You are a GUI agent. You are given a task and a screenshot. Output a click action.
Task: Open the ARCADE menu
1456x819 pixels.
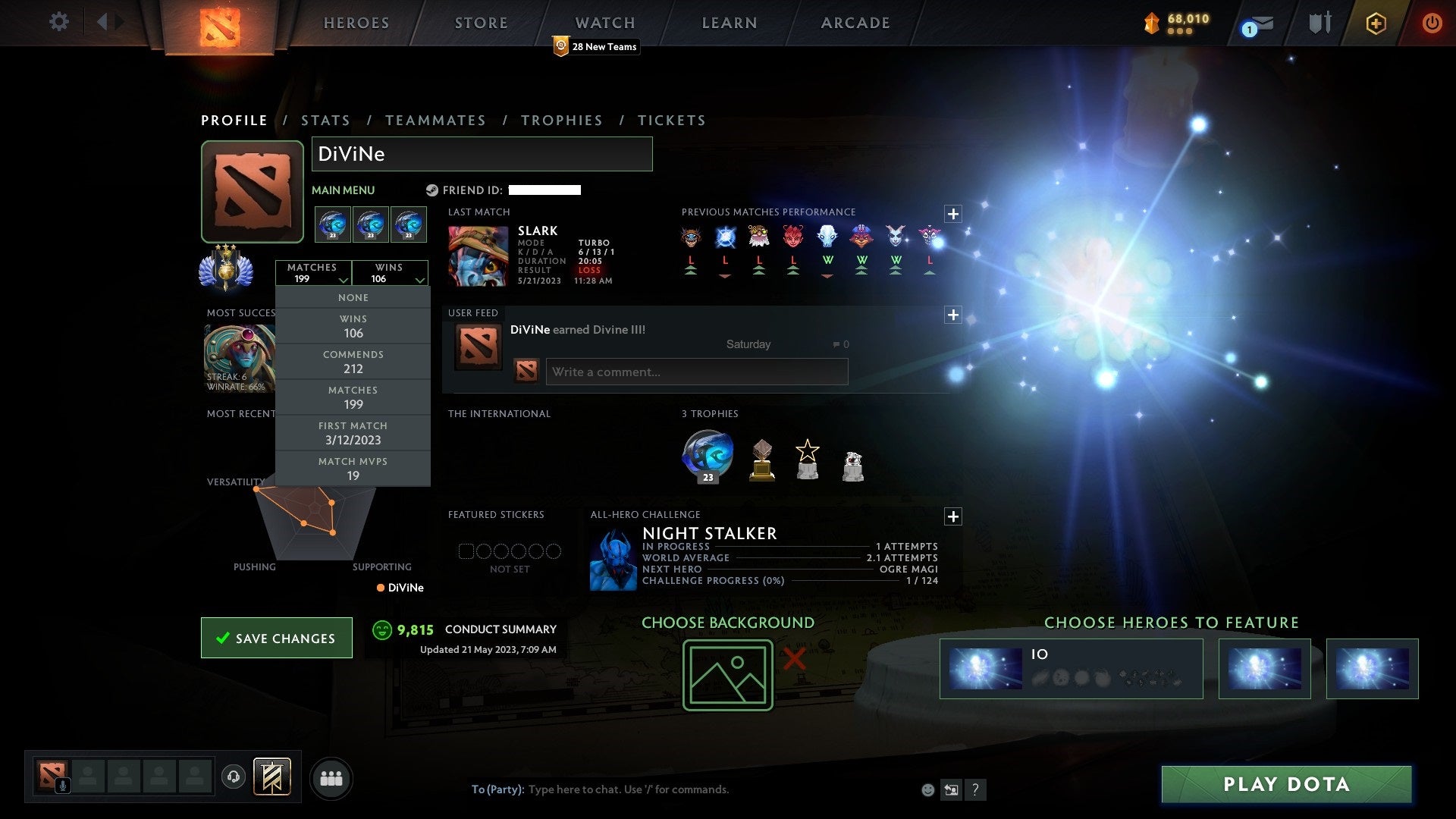pos(854,23)
